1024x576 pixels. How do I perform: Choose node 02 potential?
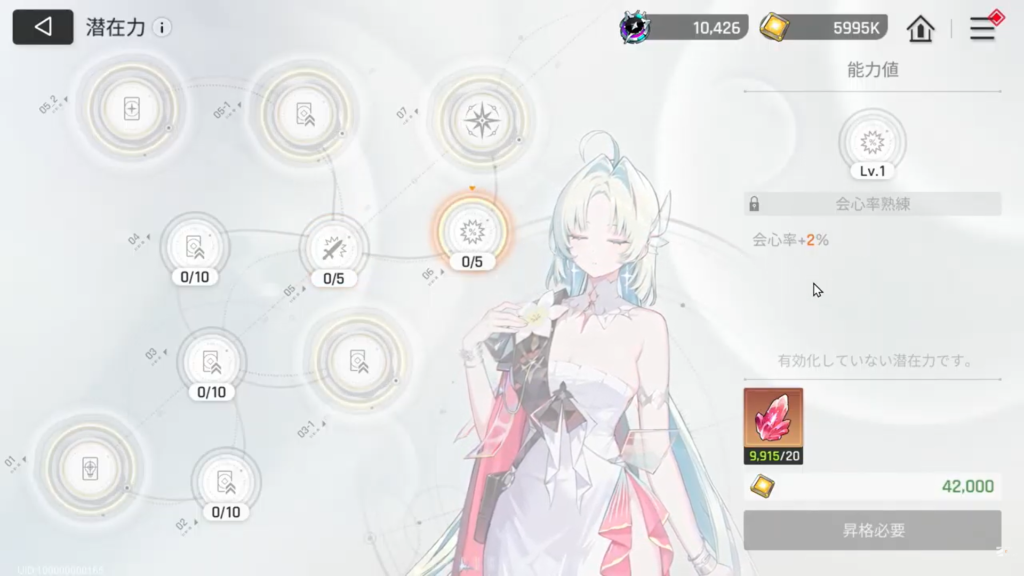click(226, 481)
